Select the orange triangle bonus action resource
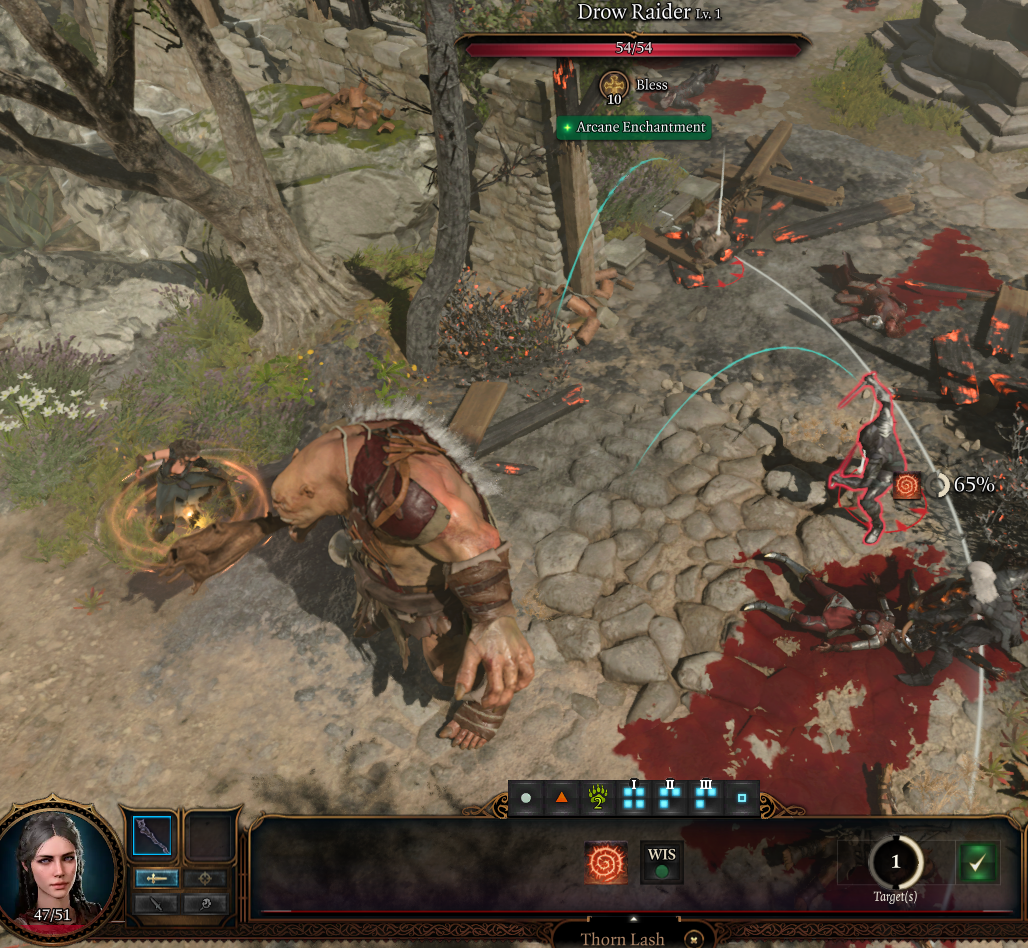 561,799
